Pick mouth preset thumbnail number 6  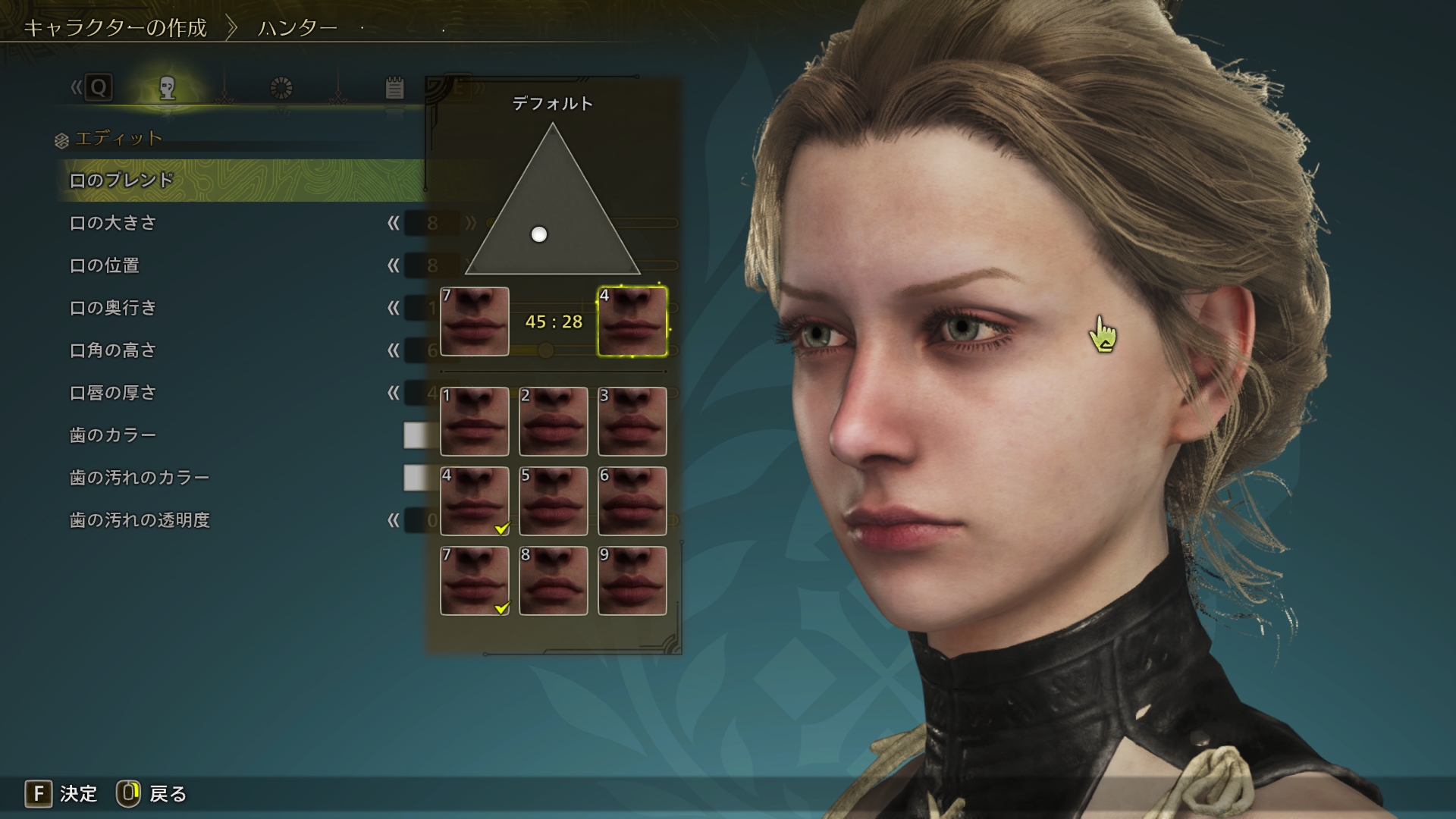pyautogui.click(x=632, y=501)
